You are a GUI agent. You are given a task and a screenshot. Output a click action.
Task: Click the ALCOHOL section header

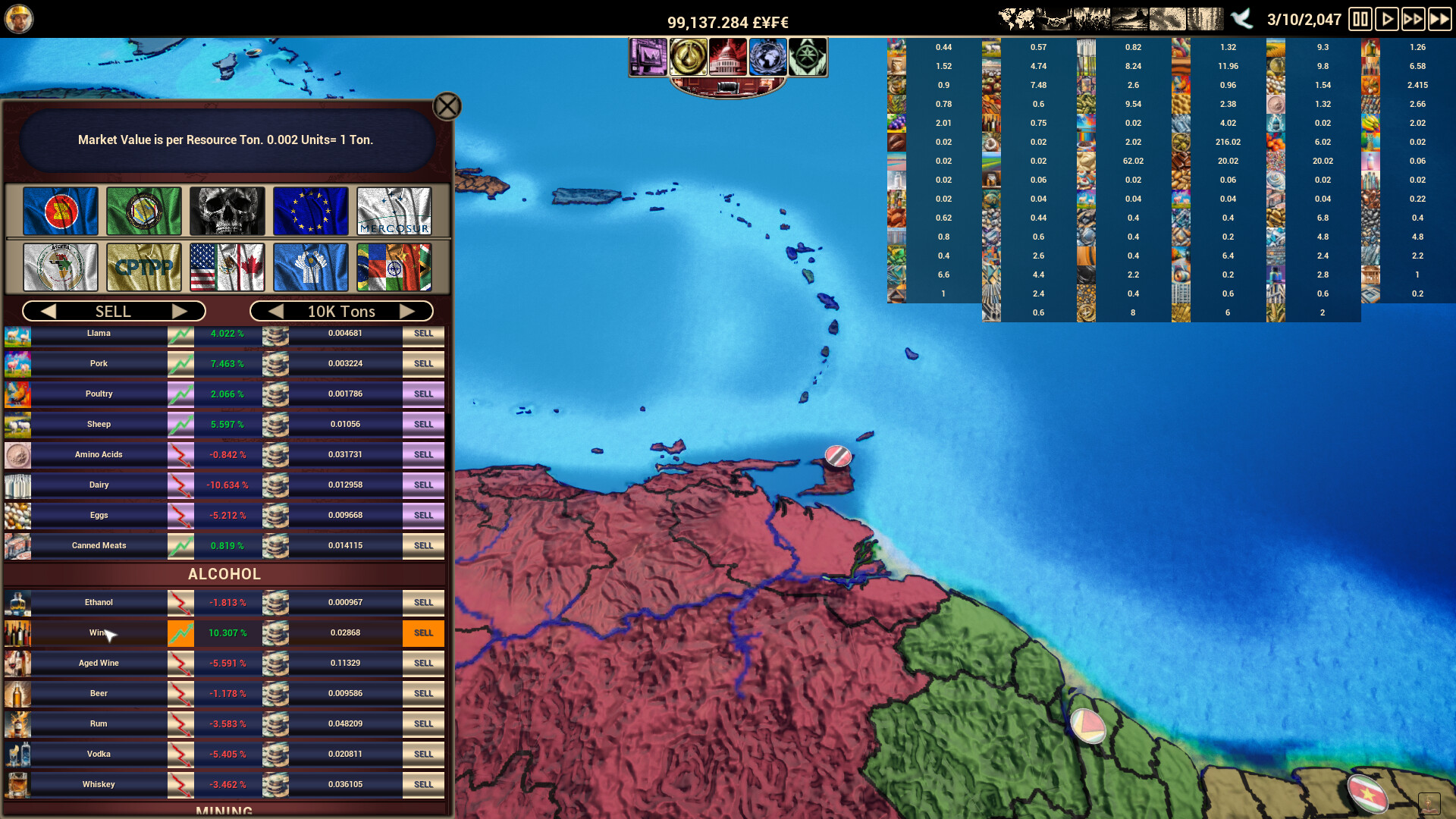224,574
